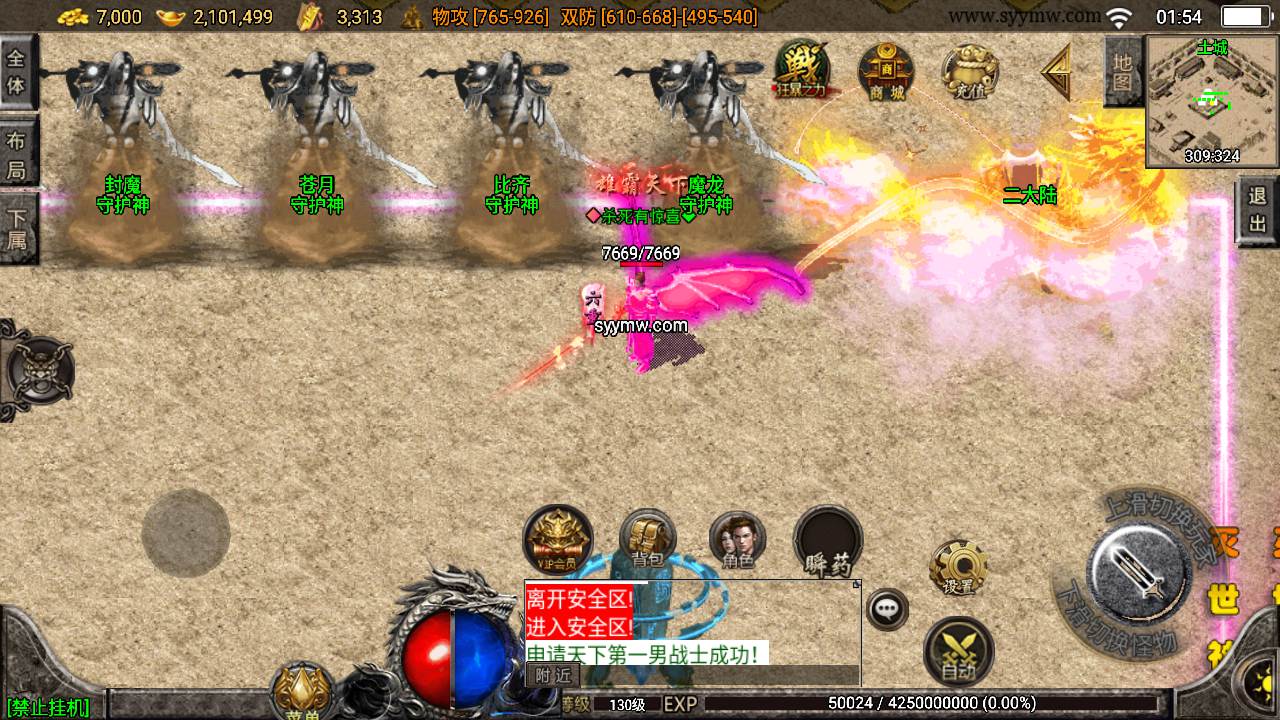The image size is (1280, 720).
Task: Collapse the top icon row with the gold arrow
Action: (1056, 70)
